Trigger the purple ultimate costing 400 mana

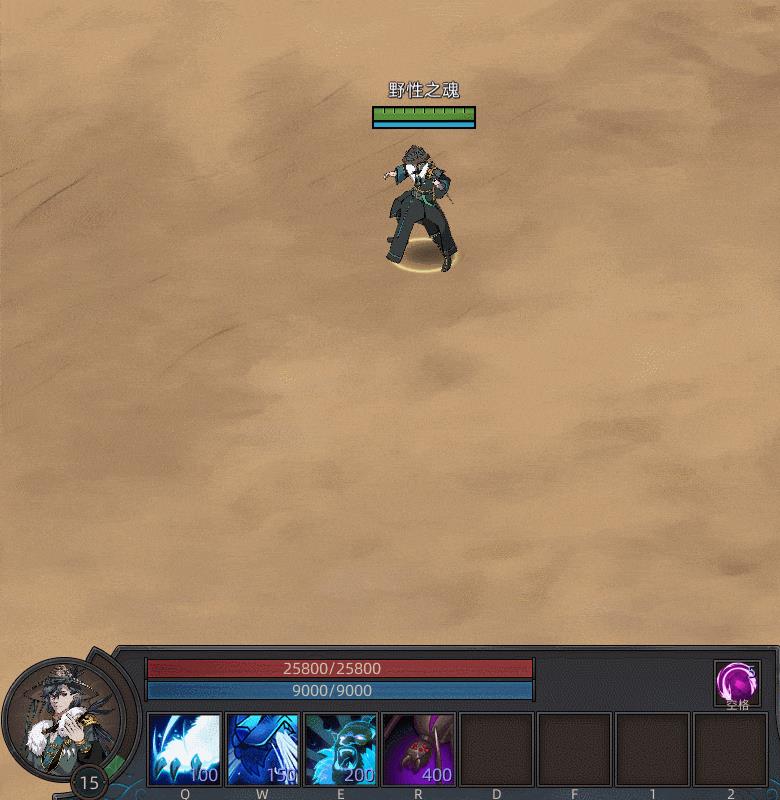pyautogui.click(x=419, y=749)
